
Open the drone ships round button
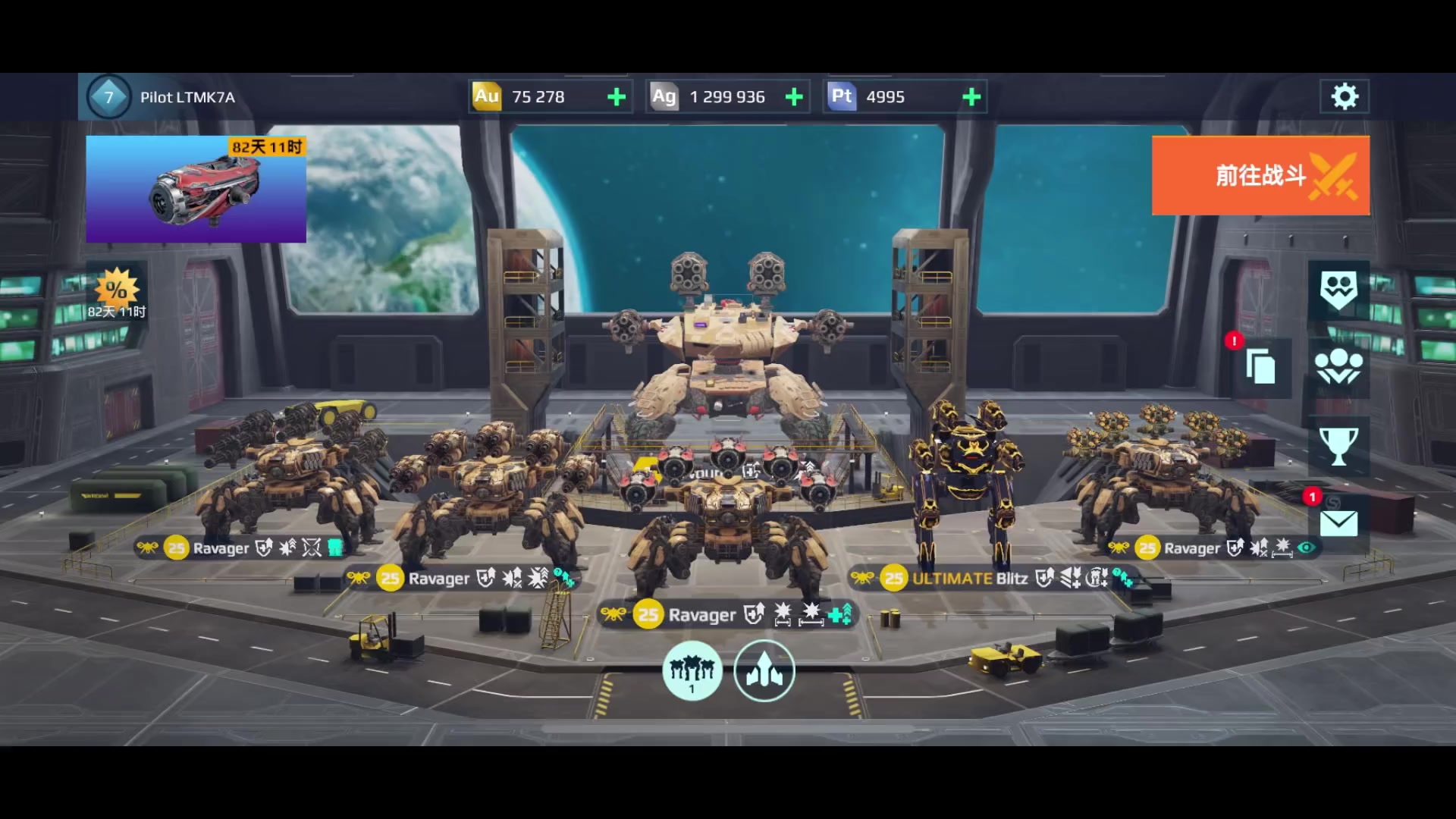[x=764, y=670]
